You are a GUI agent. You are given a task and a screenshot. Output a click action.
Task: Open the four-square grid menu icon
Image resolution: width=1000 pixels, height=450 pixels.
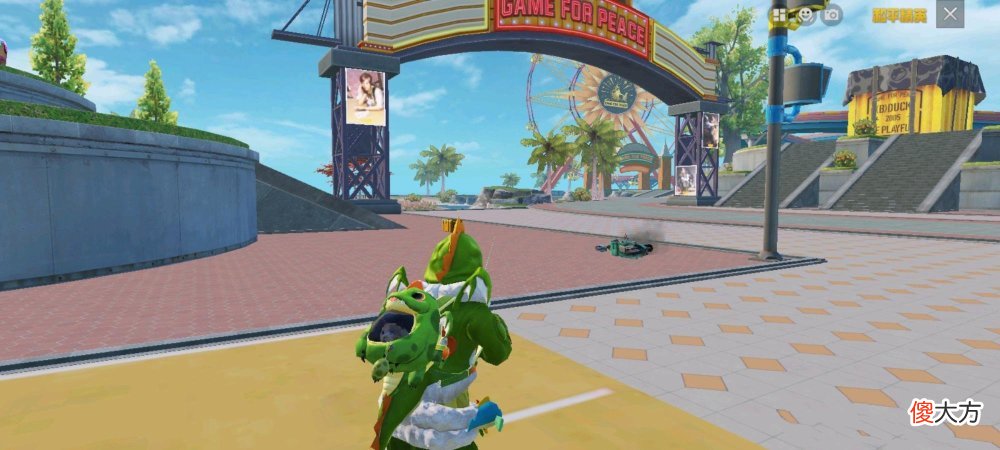tap(781, 14)
